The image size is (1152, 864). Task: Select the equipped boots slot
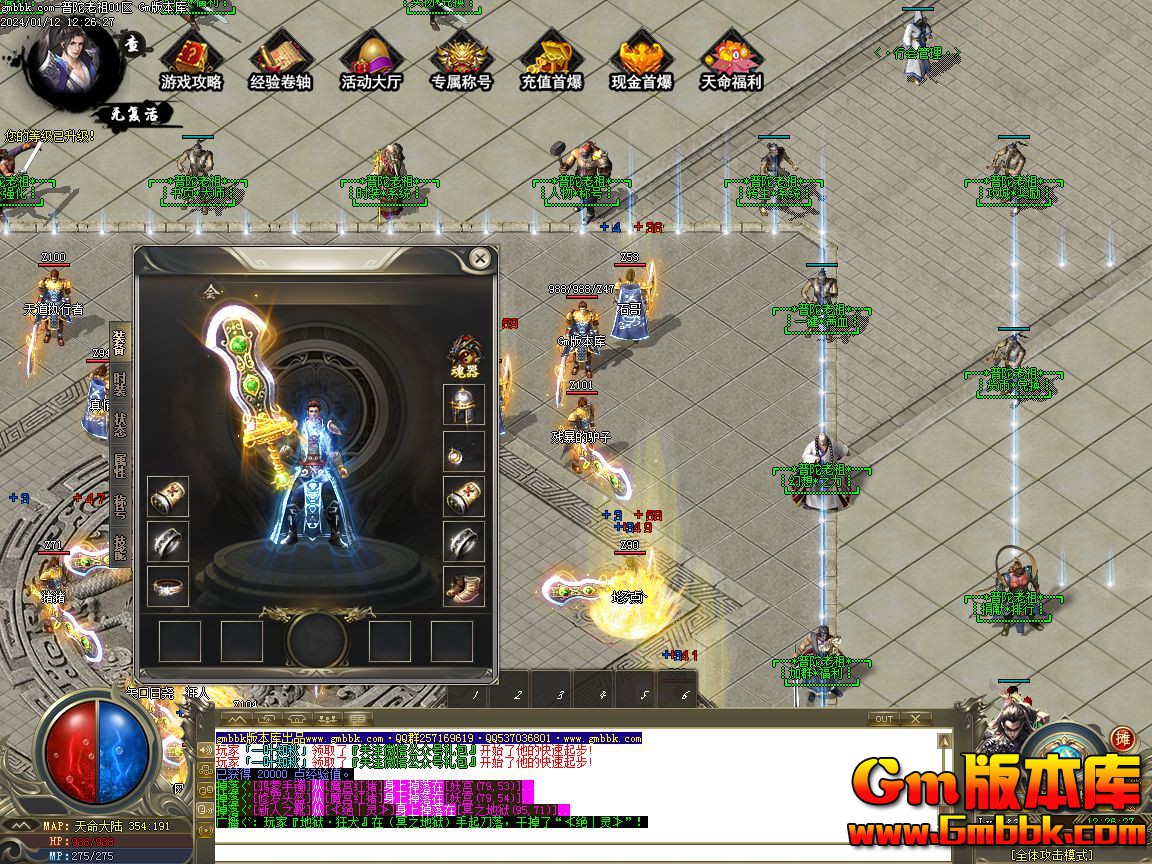click(464, 586)
